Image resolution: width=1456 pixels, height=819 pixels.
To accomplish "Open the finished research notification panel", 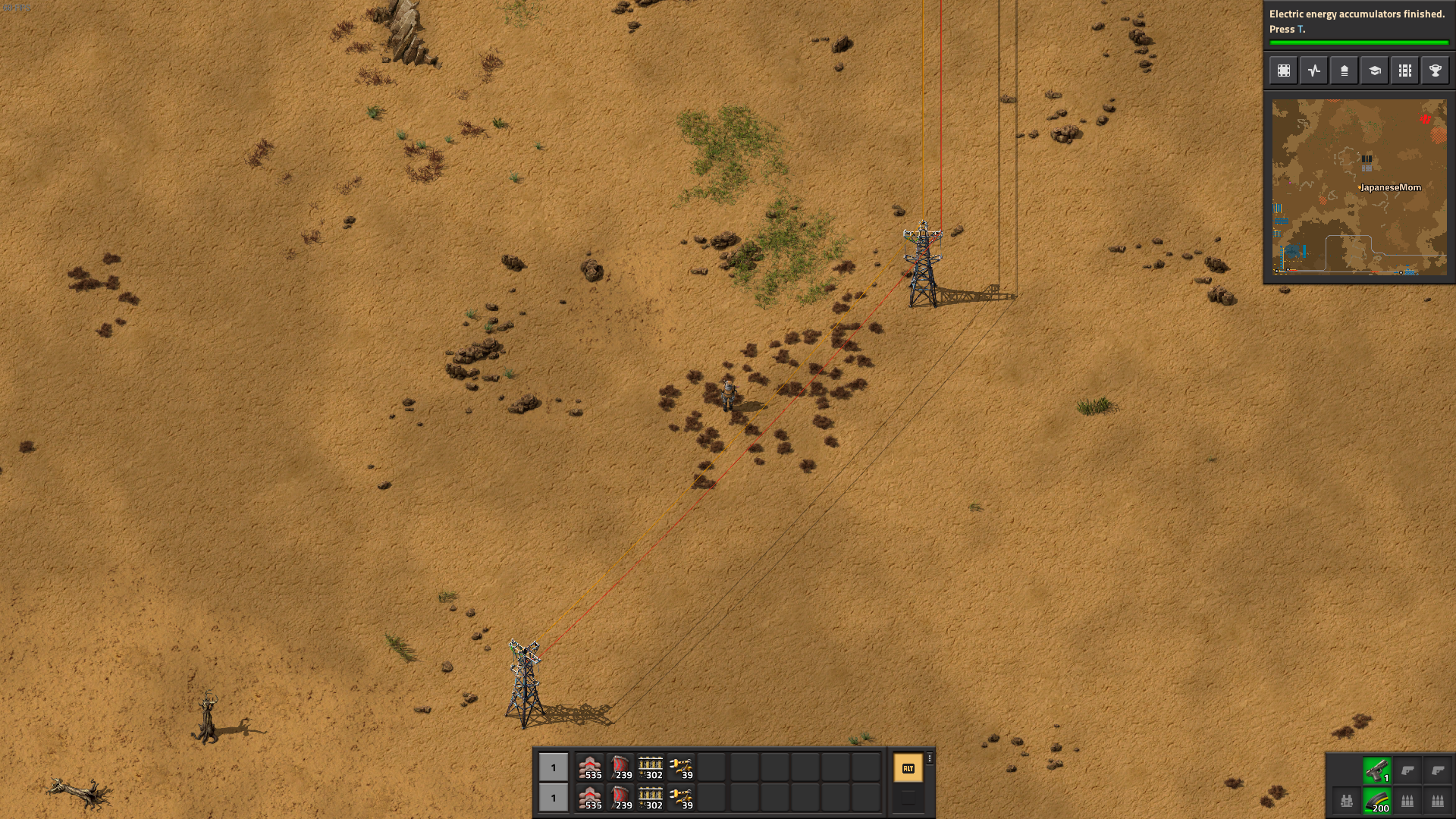I will coord(1357,22).
